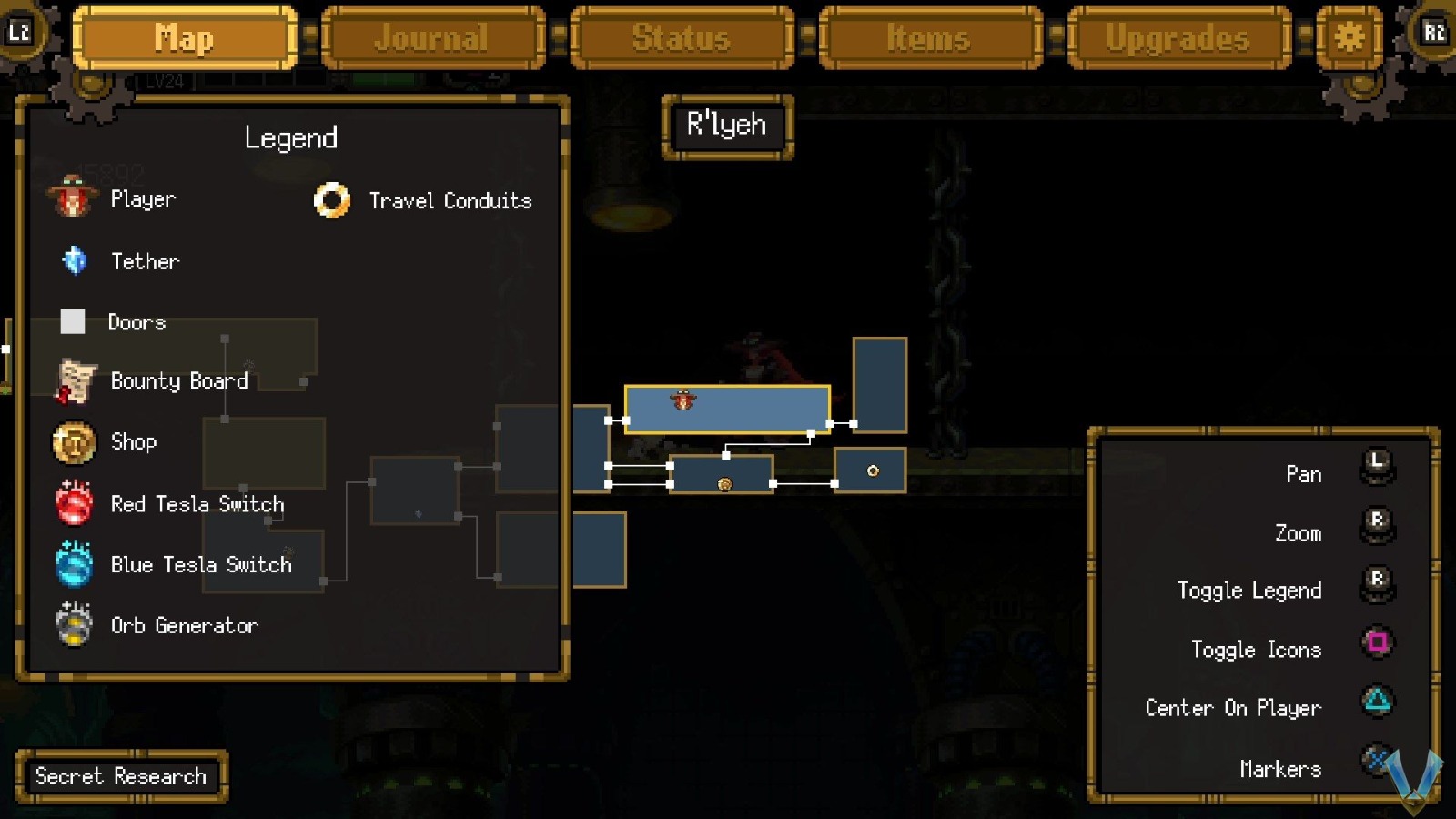Click the Secret Research button
Image resolution: width=1456 pixels, height=819 pixels.
pyautogui.click(x=120, y=775)
